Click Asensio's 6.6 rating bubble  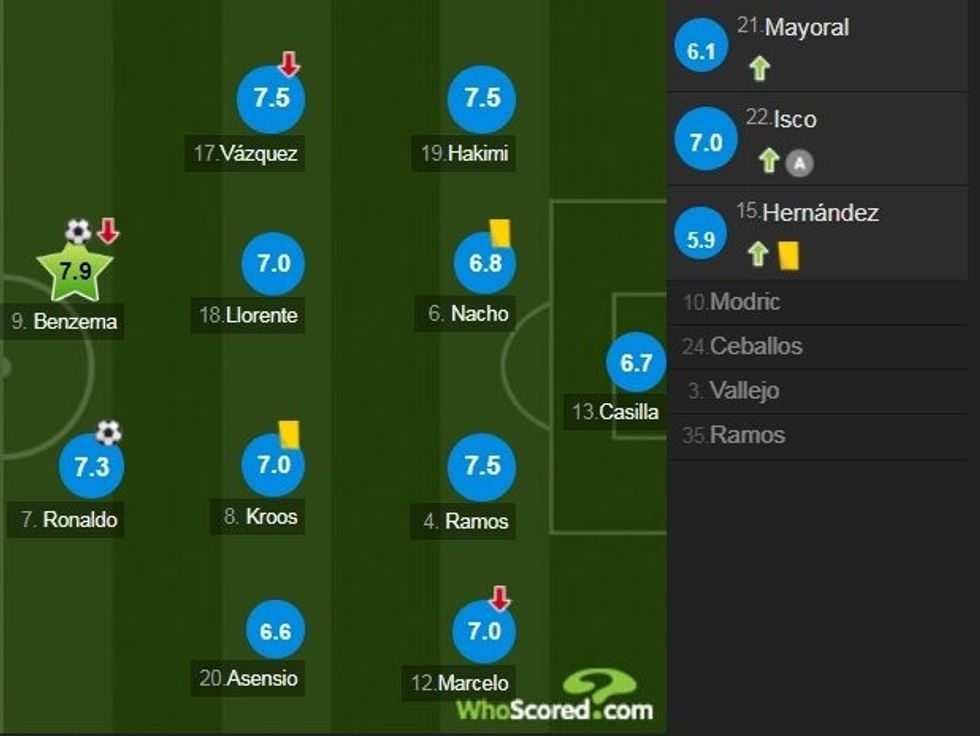click(x=275, y=631)
